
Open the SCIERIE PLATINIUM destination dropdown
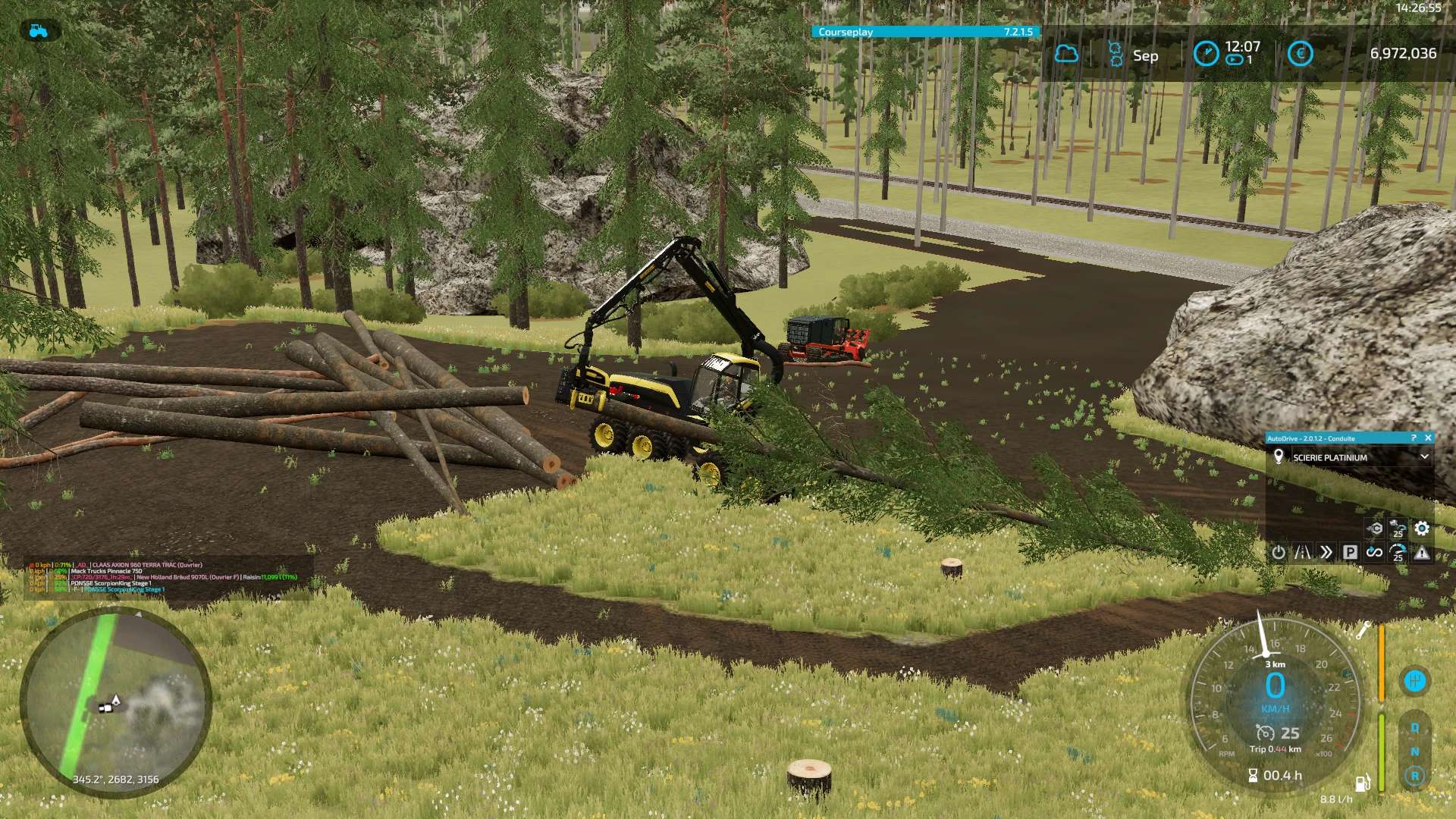pos(1424,457)
